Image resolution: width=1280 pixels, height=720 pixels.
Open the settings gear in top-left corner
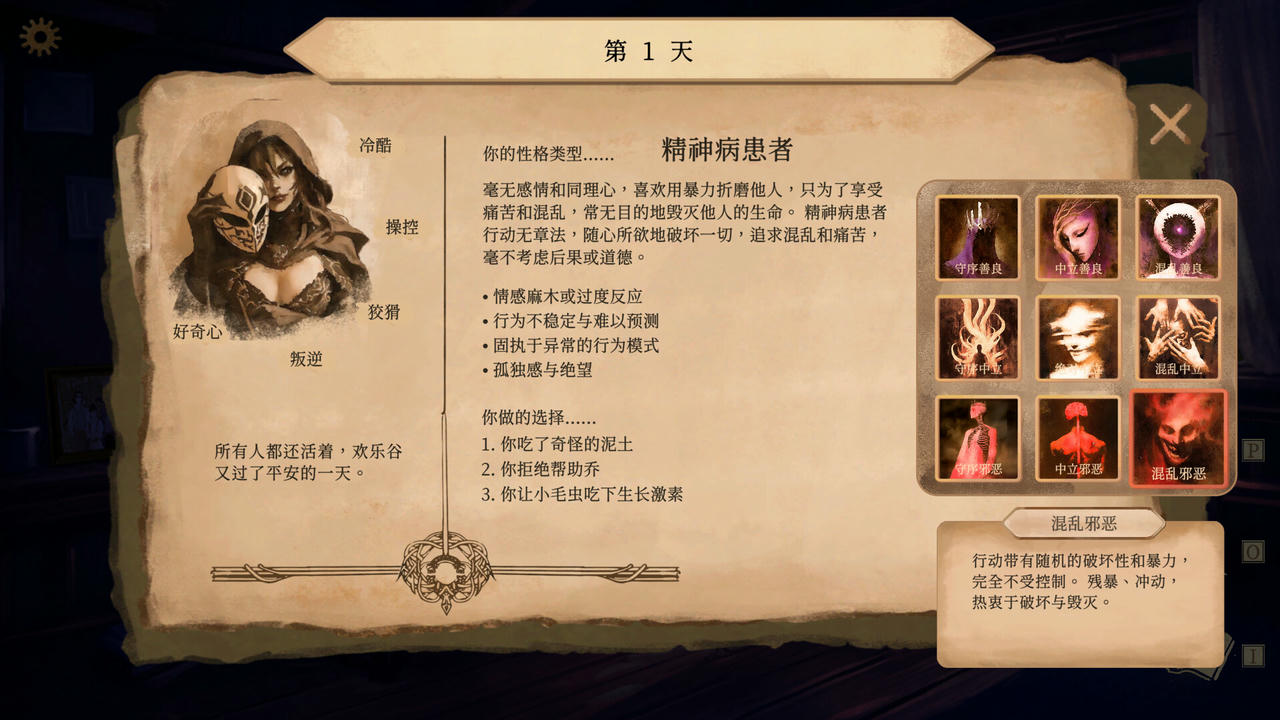pyautogui.click(x=38, y=38)
